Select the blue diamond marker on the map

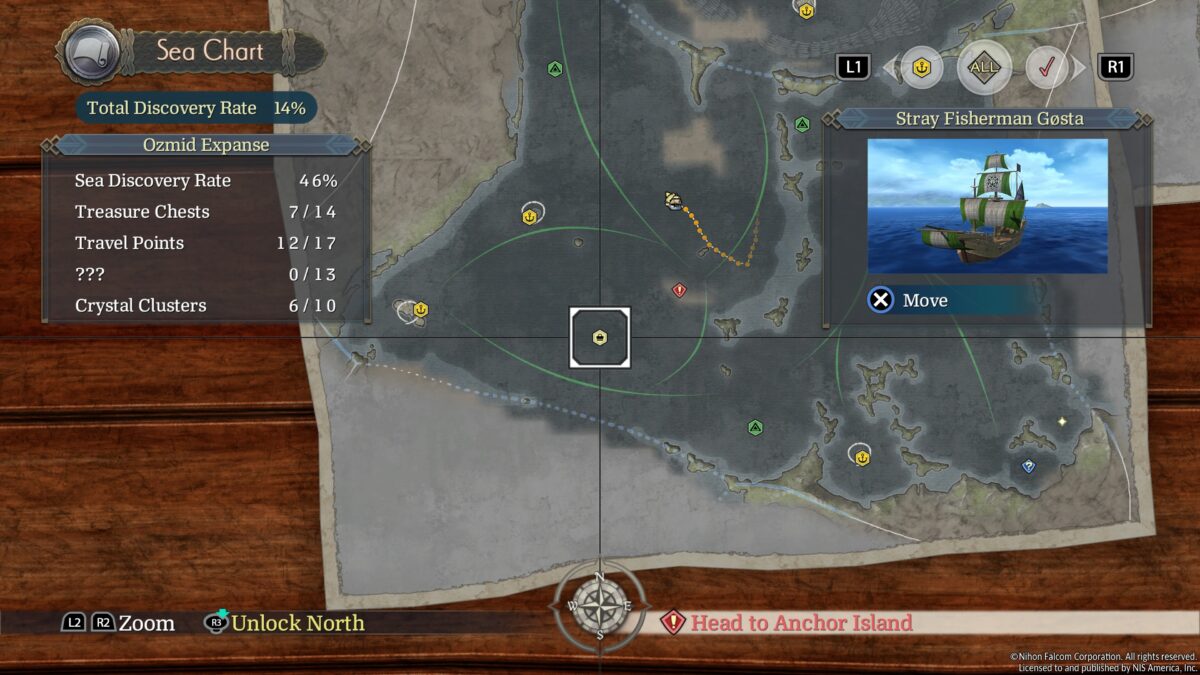click(1028, 466)
